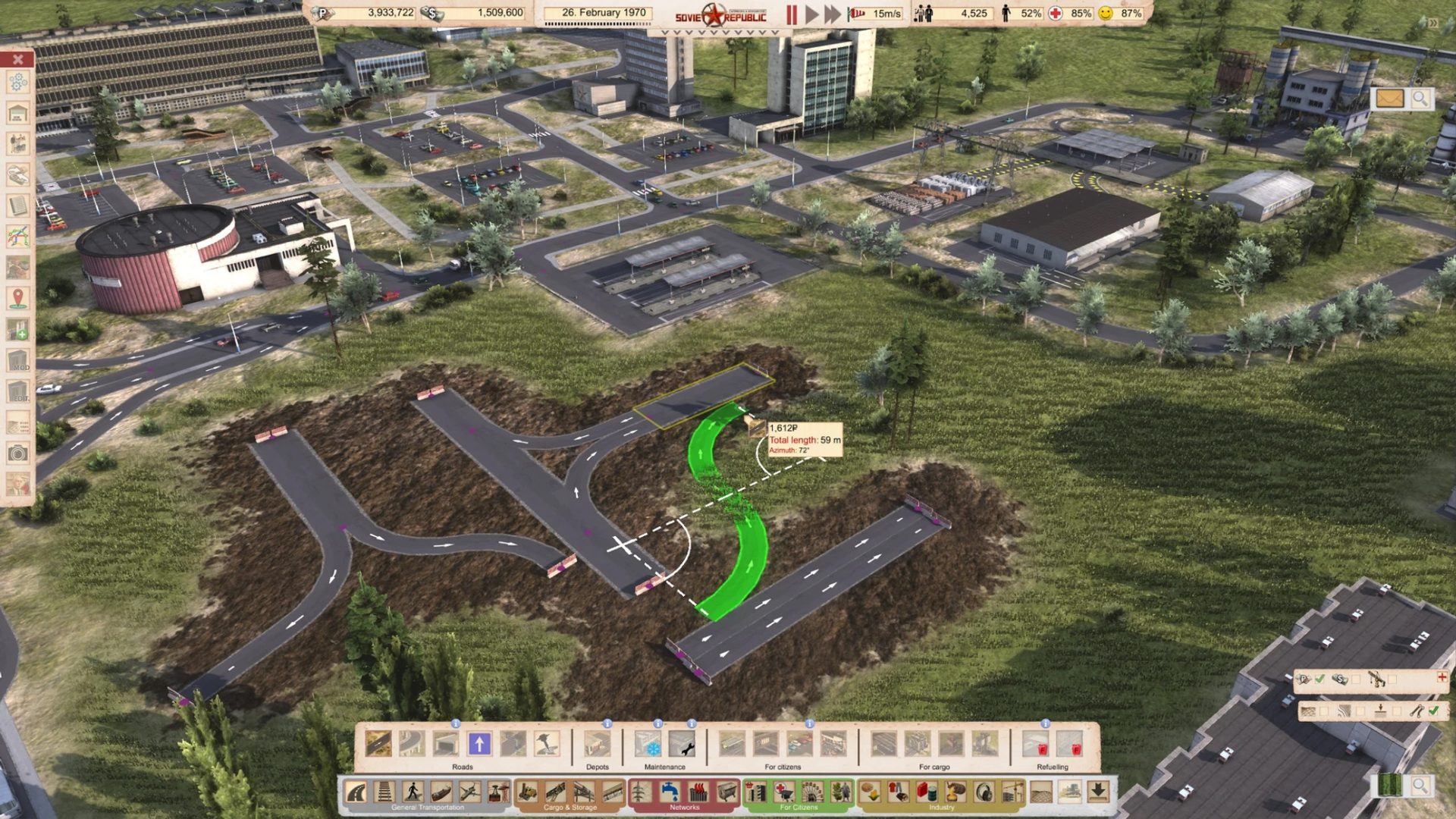The height and width of the screenshot is (819, 1456).
Task: Select the one-way road type
Action: [479, 744]
